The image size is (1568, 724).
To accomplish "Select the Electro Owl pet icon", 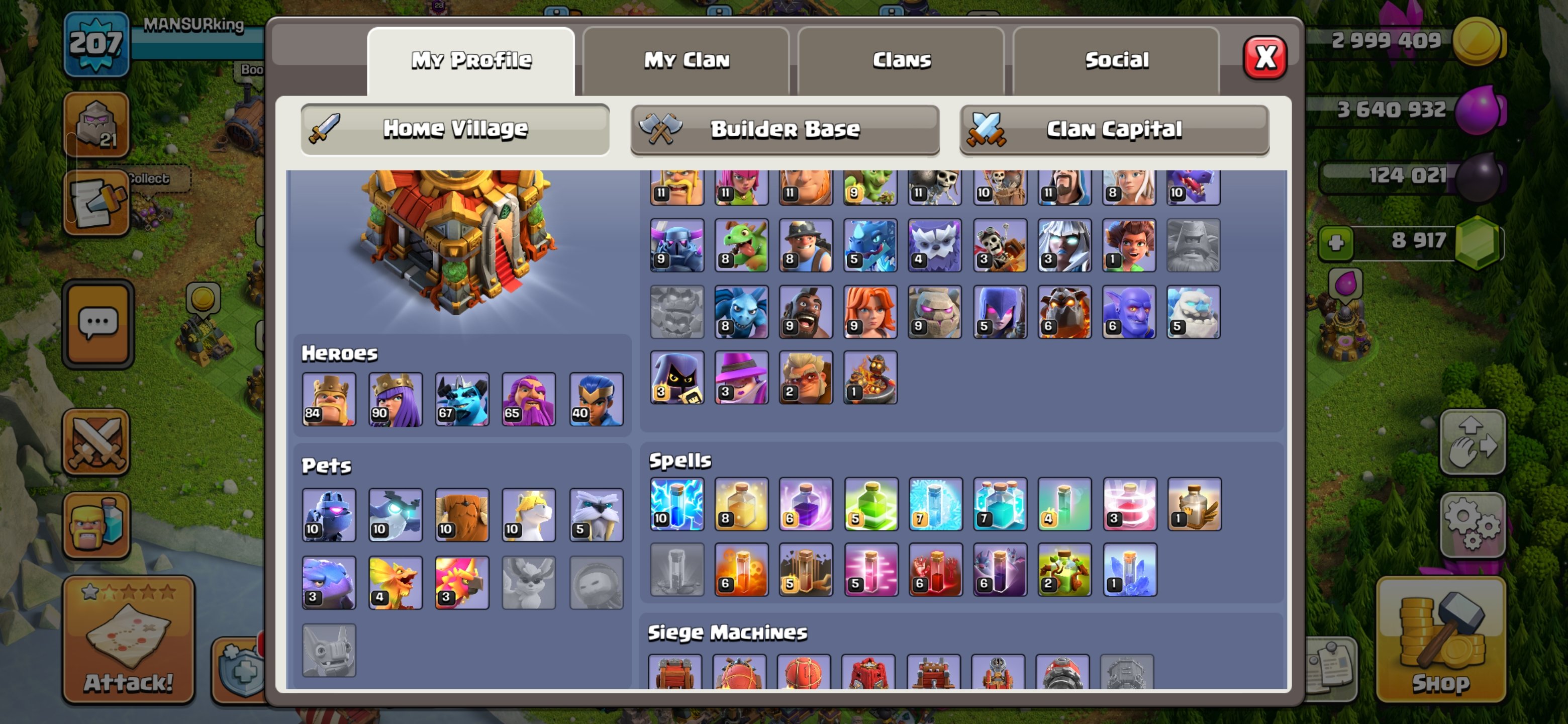I will [395, 514].
